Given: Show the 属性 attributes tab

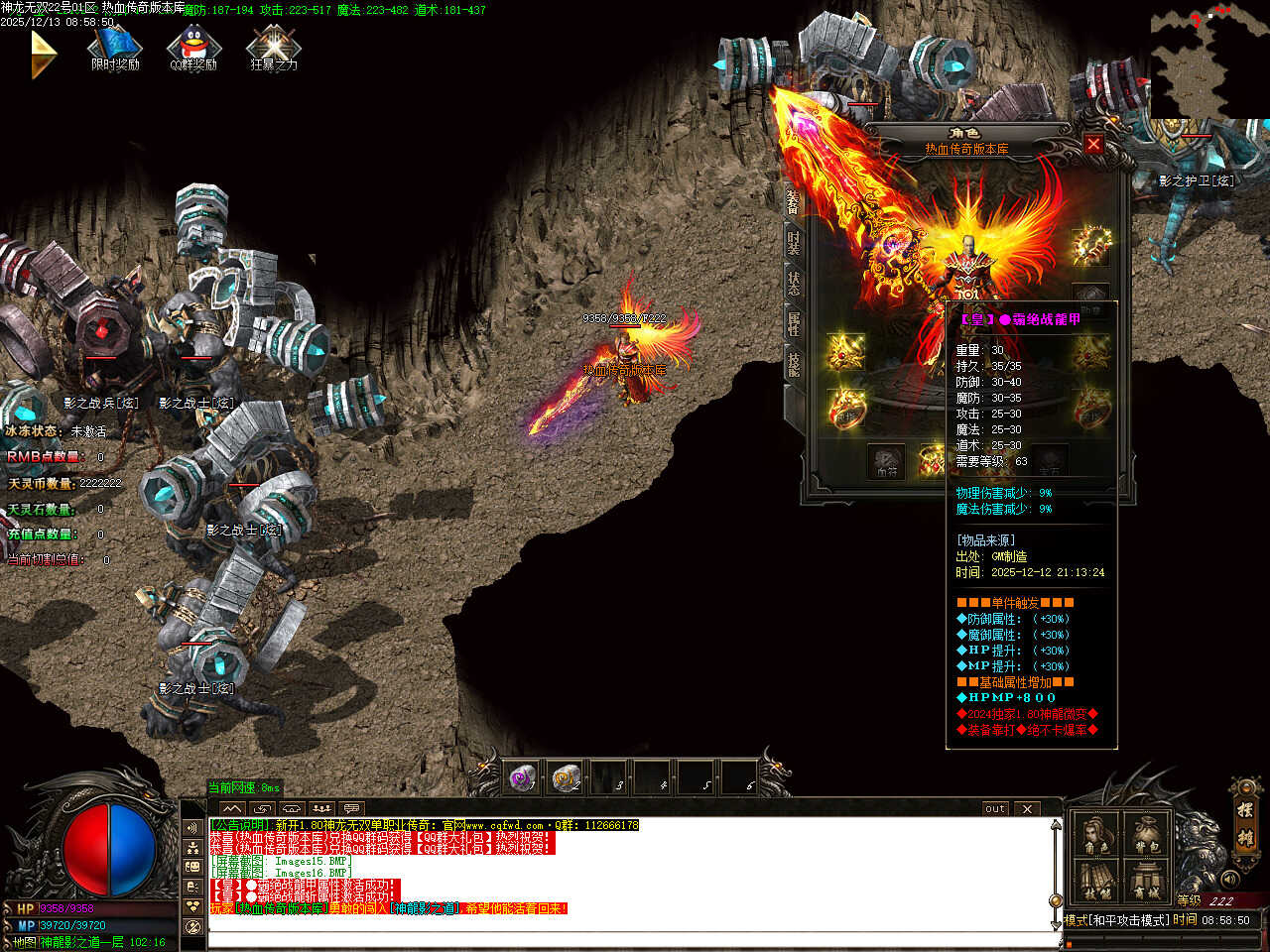Looking at the screenshot, I should pyautogui.click(x=794, y=324).
